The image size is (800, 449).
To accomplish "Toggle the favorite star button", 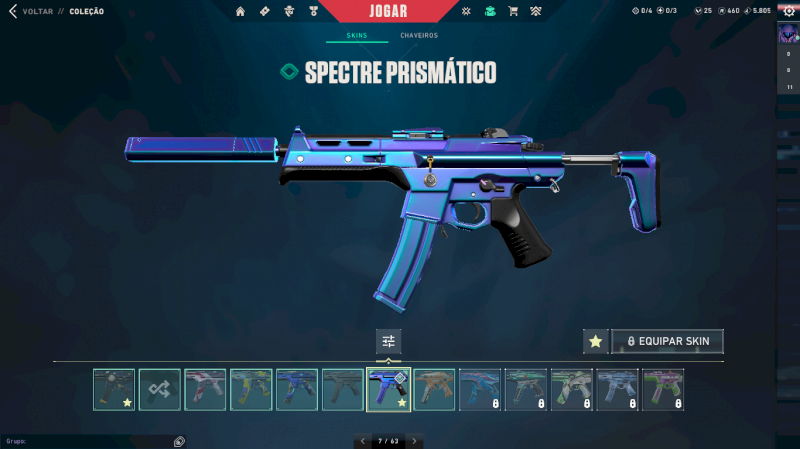I will [595, 342].
